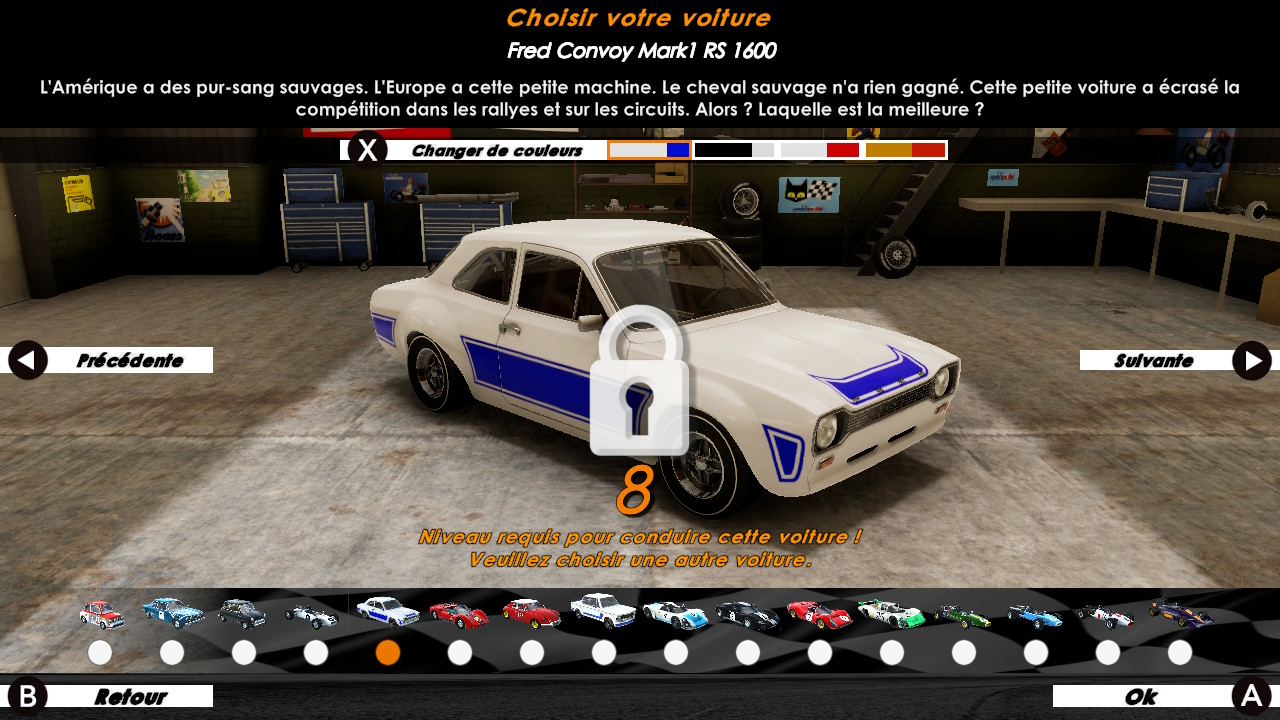Image resolution: width=1280 pixels, height=720 pixels.
Task: Choose the green formula car thumbnail
Action: click(x=963, y=614)
